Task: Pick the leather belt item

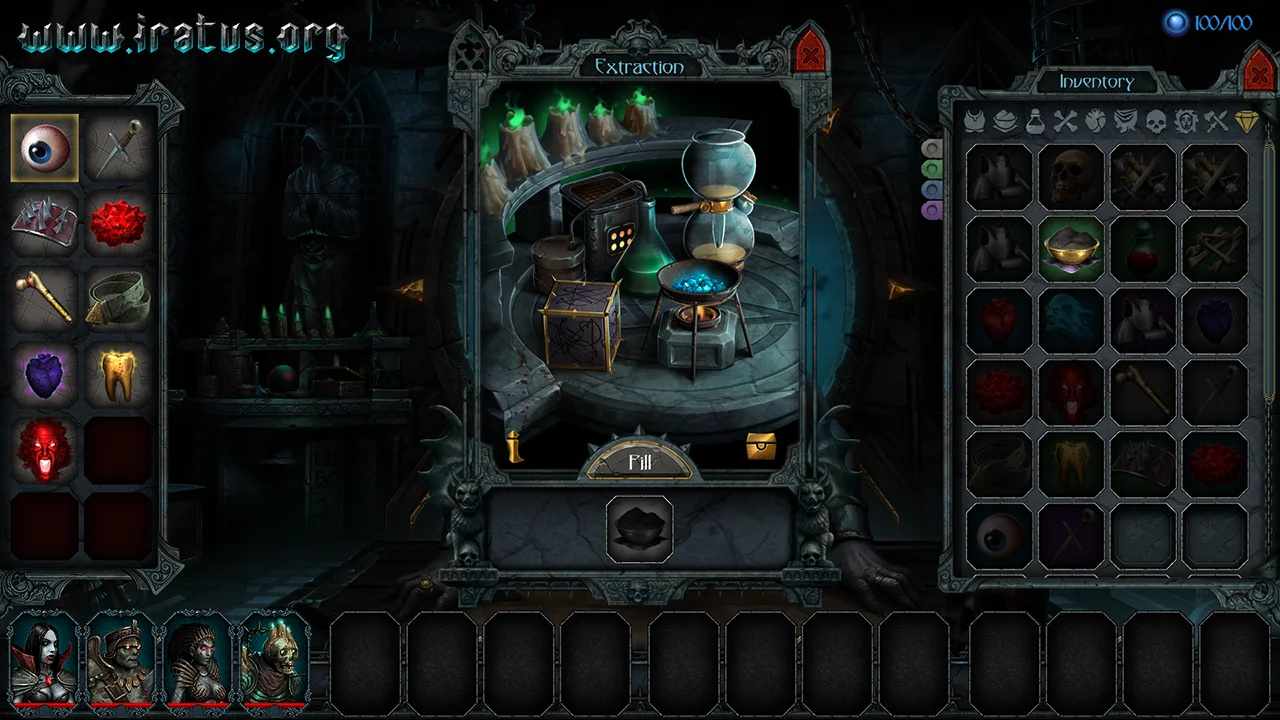Action: 118,298
